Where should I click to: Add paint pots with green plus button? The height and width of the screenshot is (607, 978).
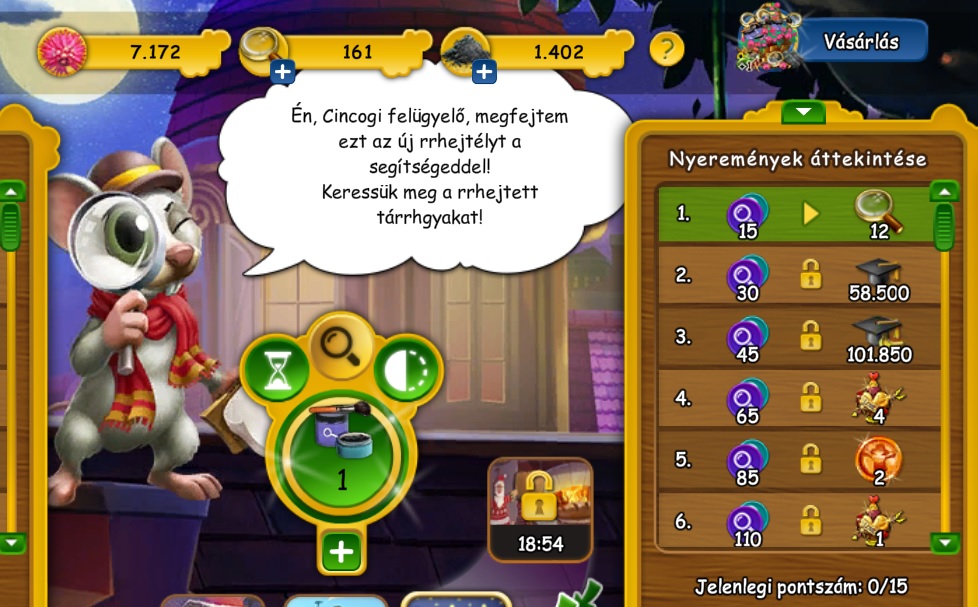click(341, 551)
